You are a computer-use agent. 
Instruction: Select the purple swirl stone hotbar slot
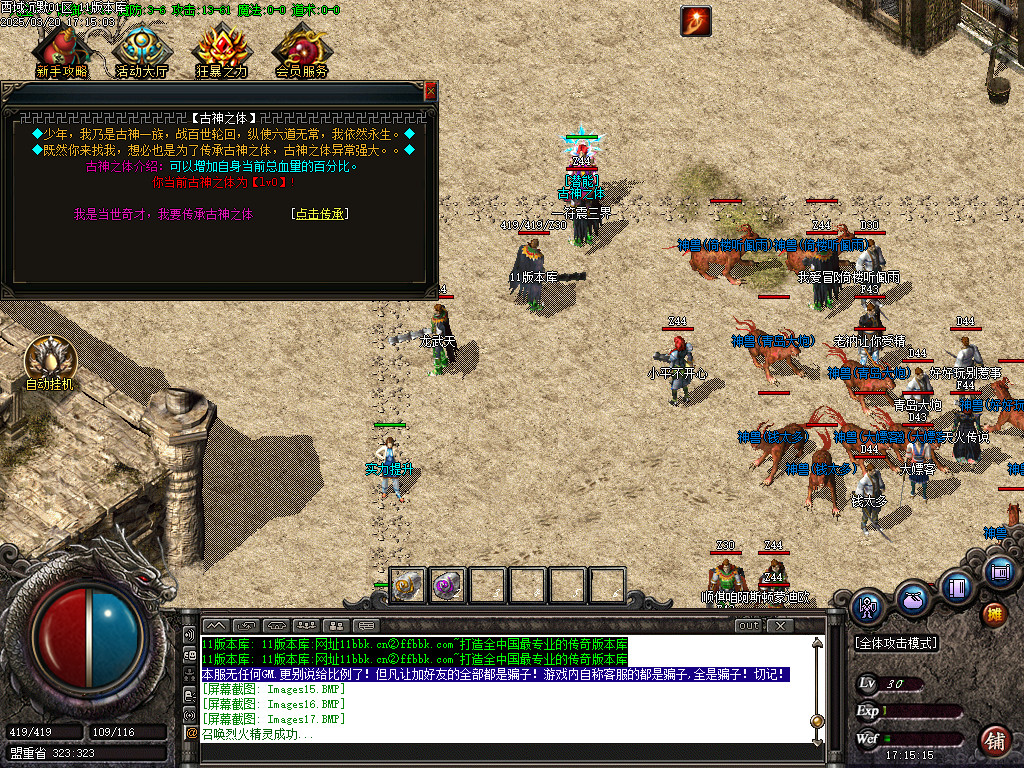click(447, 585)
